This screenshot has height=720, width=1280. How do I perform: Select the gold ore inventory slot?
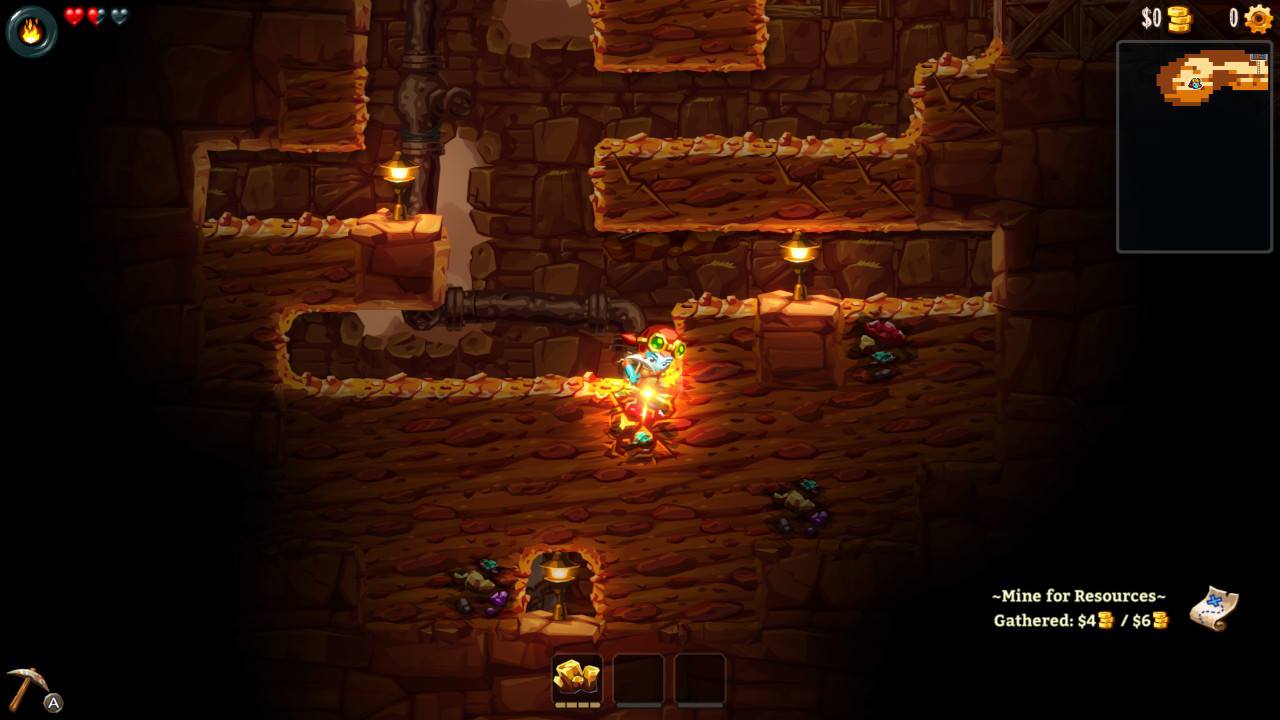click(x=577, y=678)
